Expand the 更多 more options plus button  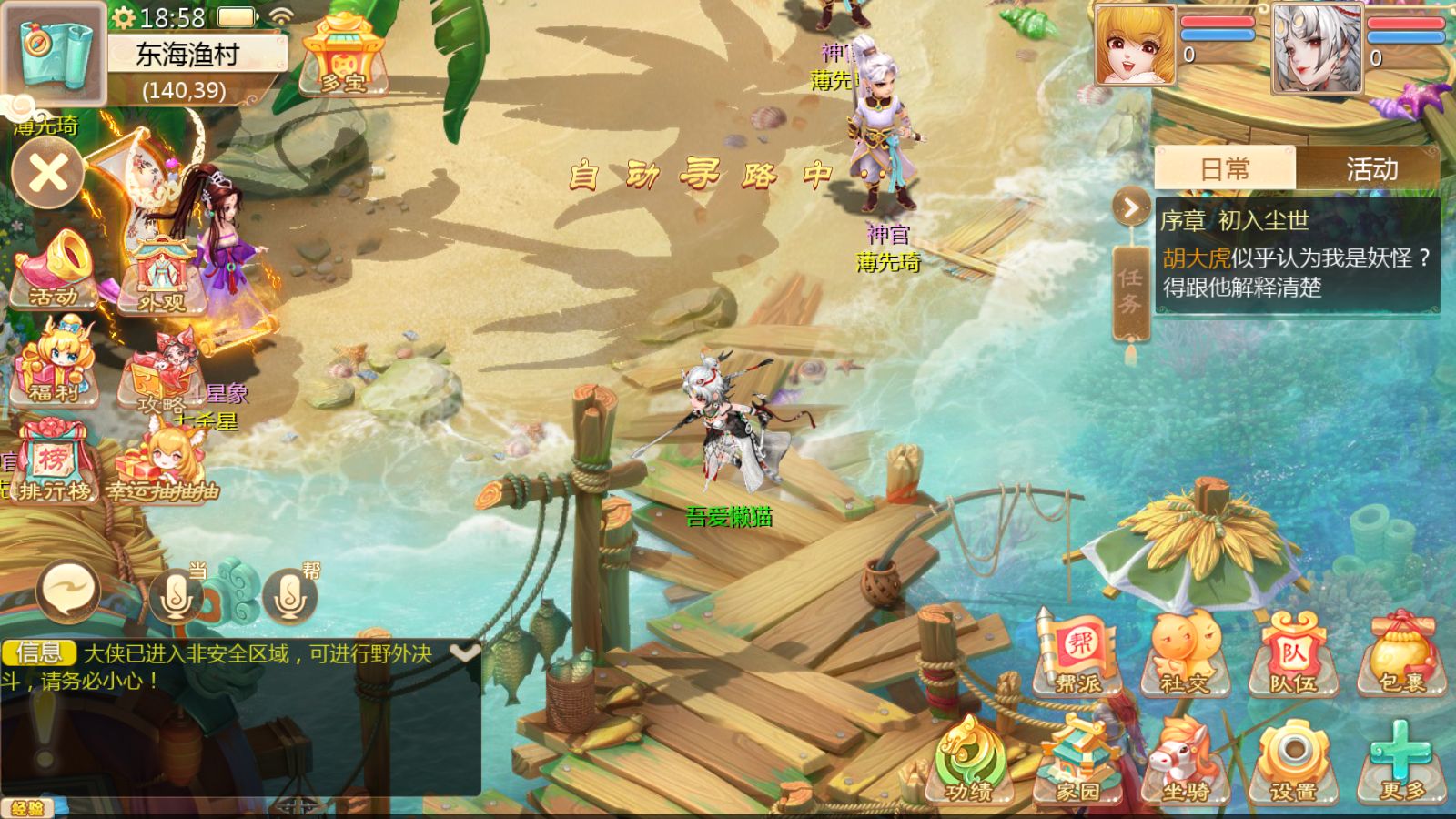[x=1401, y=763]
